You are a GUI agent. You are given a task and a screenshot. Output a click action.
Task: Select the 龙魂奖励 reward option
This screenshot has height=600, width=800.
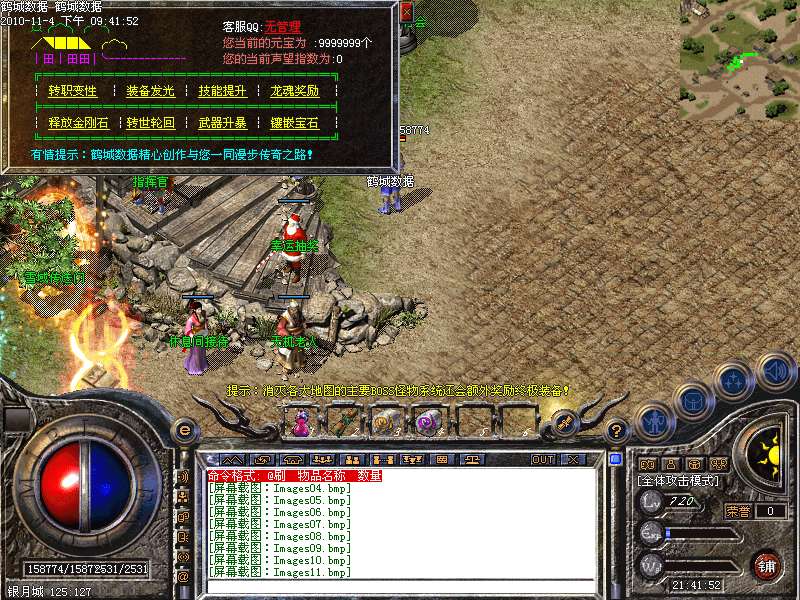tap(294, 91)
